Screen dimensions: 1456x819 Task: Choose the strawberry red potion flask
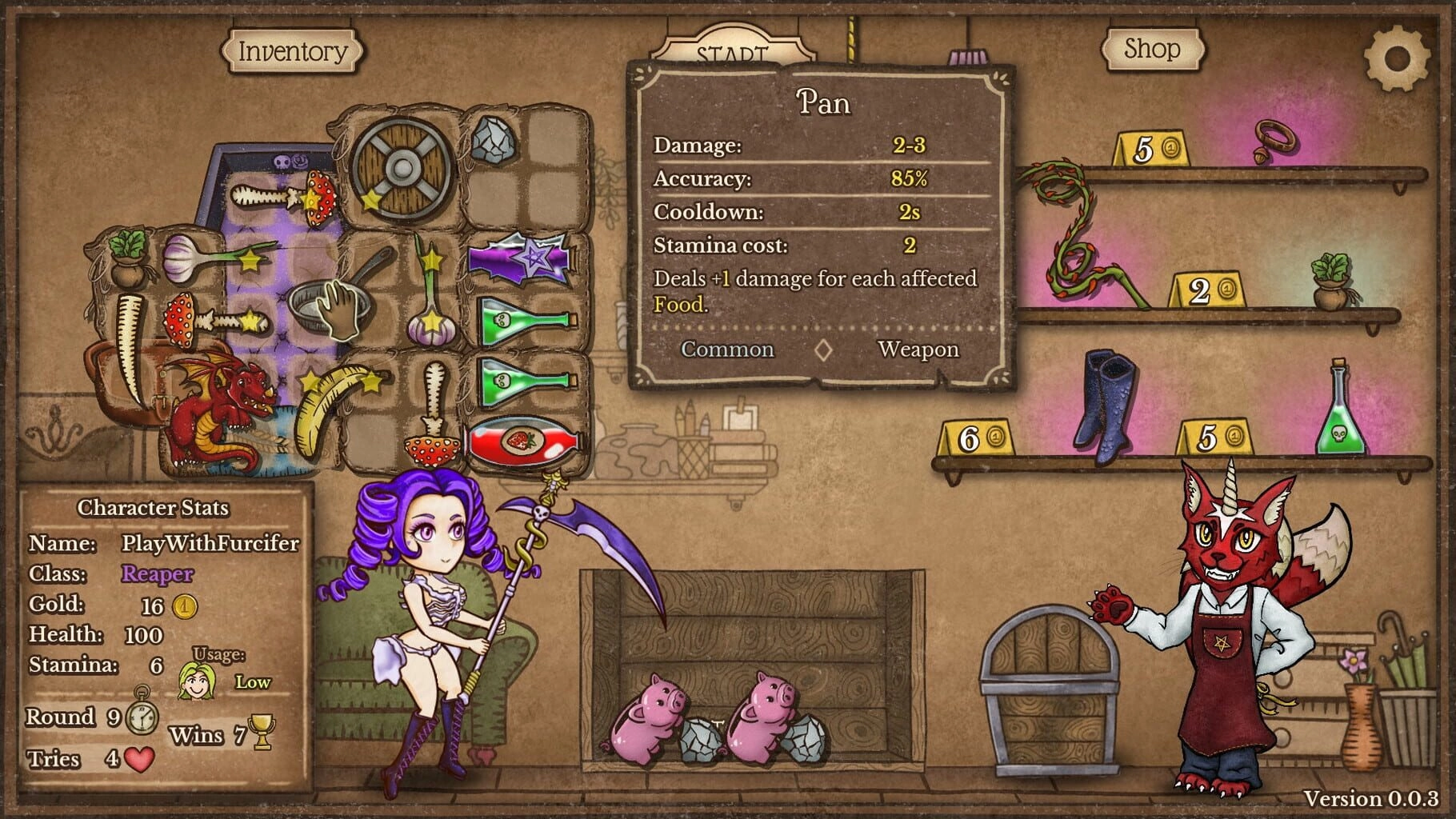tap(524, 441)
